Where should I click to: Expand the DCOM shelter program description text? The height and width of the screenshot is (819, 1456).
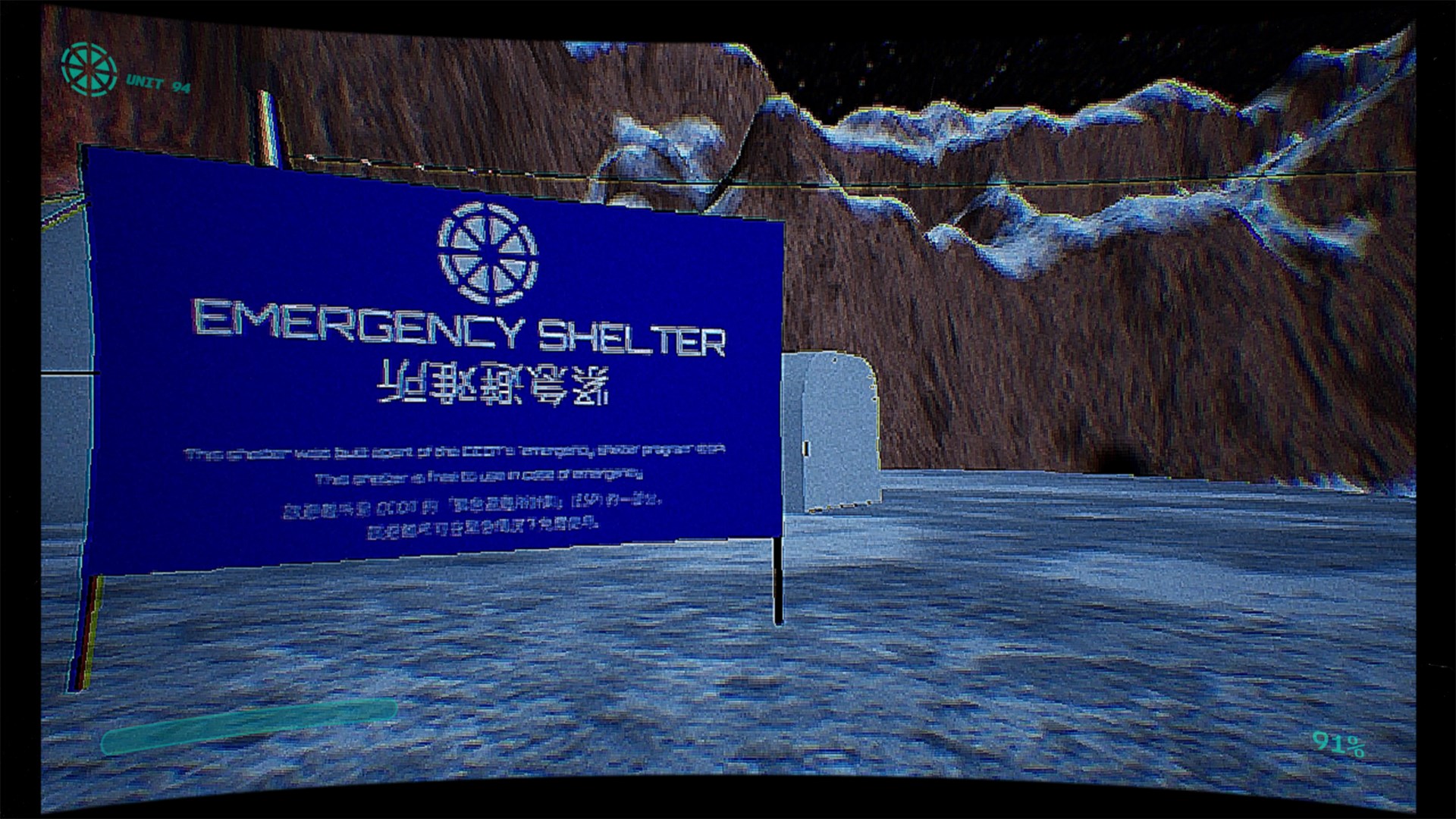pos(455,453)
